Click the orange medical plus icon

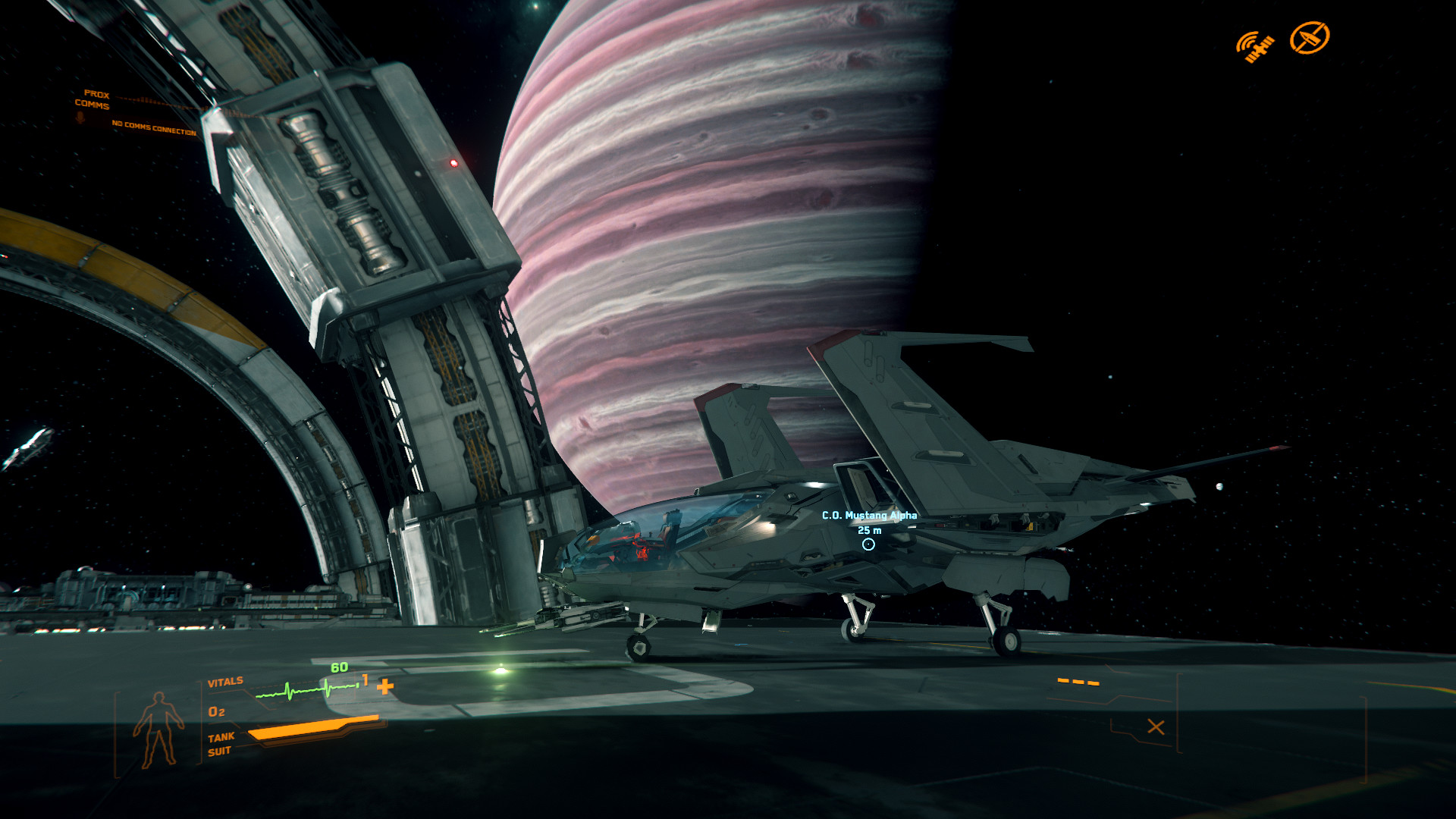click(385, 687)
